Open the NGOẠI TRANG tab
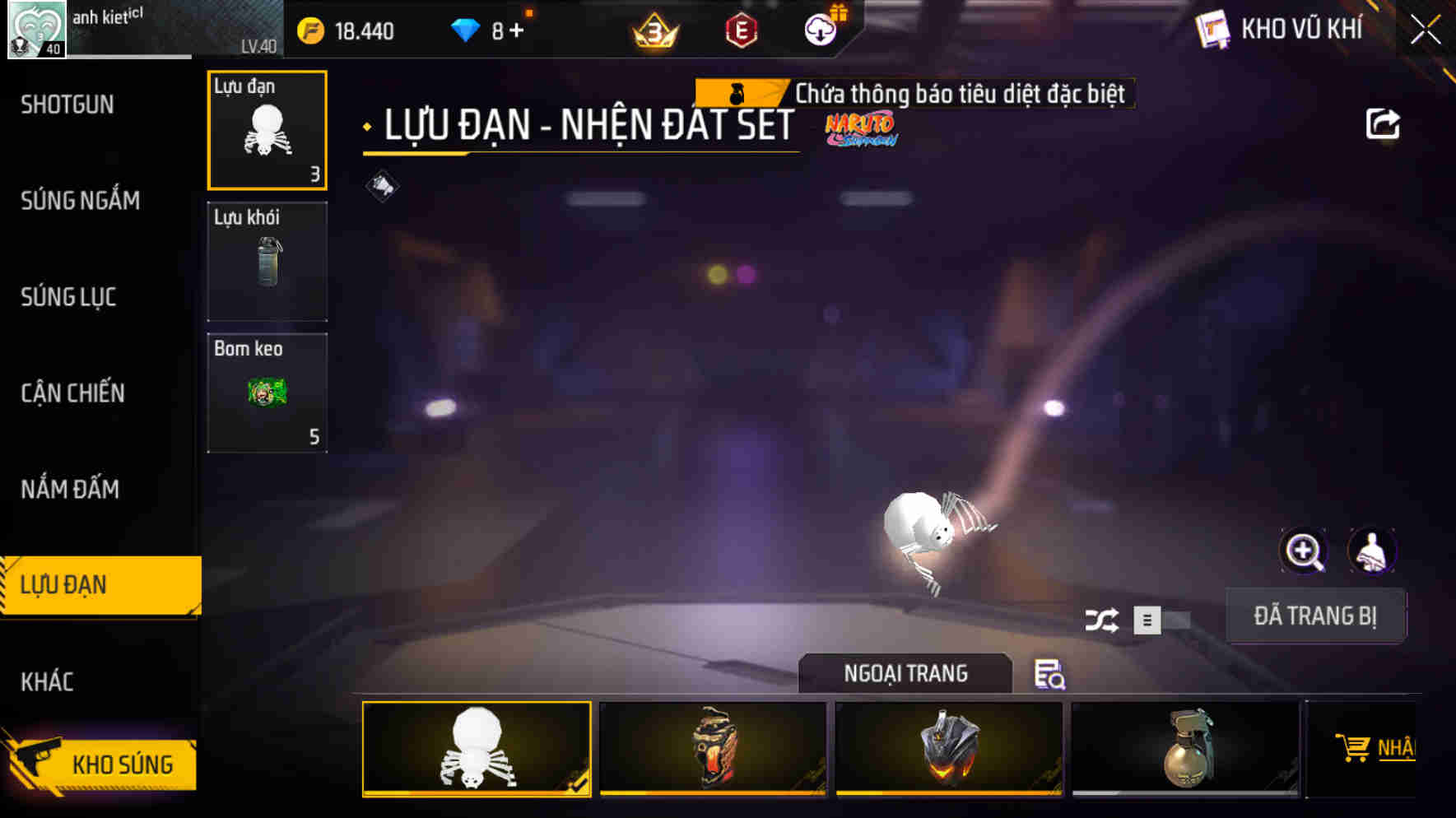Image resolution: width=1456 pixels, height=818 pixels. pos(905,673)
